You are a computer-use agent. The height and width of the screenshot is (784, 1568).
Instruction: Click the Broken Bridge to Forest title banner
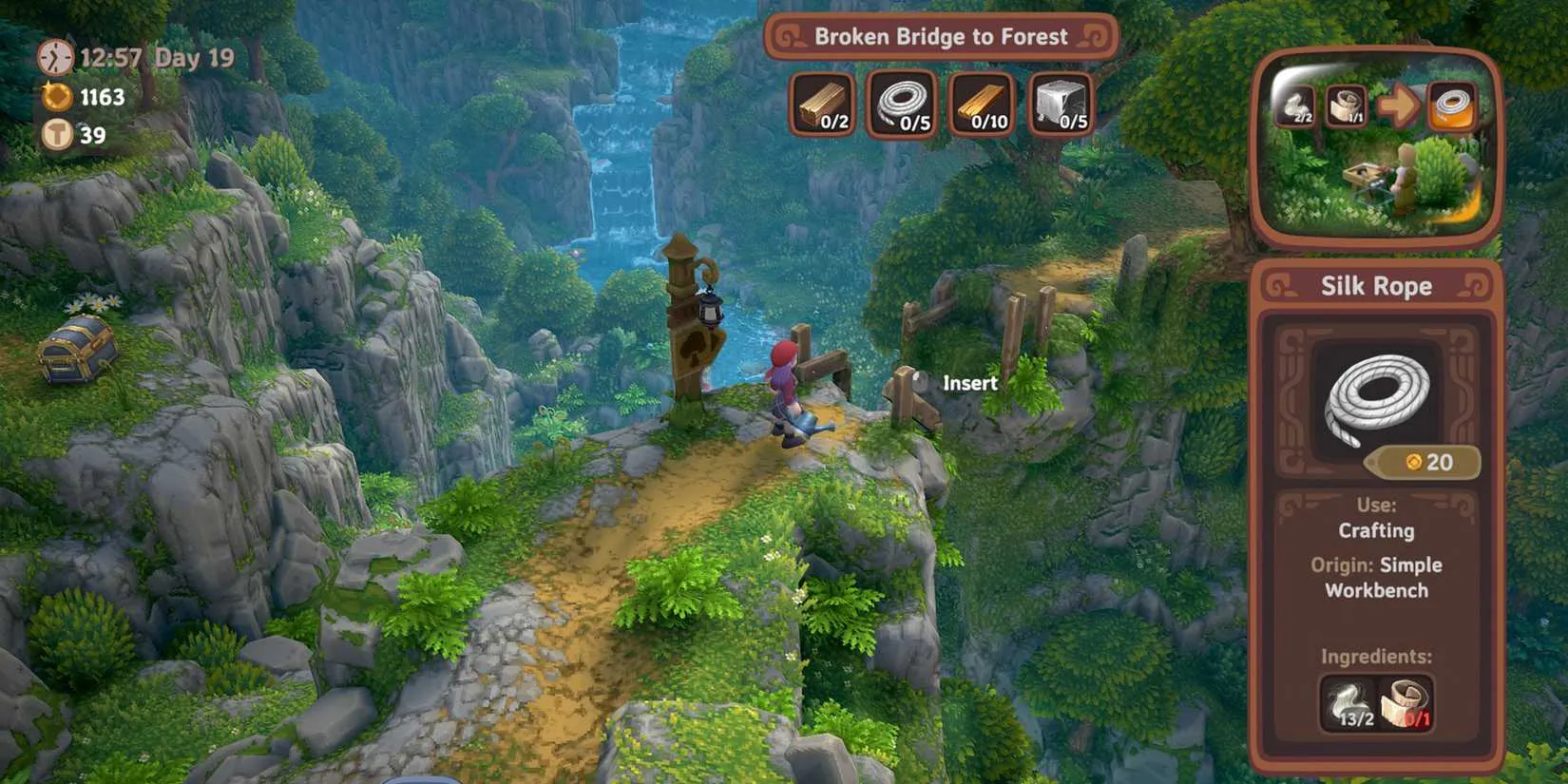[941, 36]
